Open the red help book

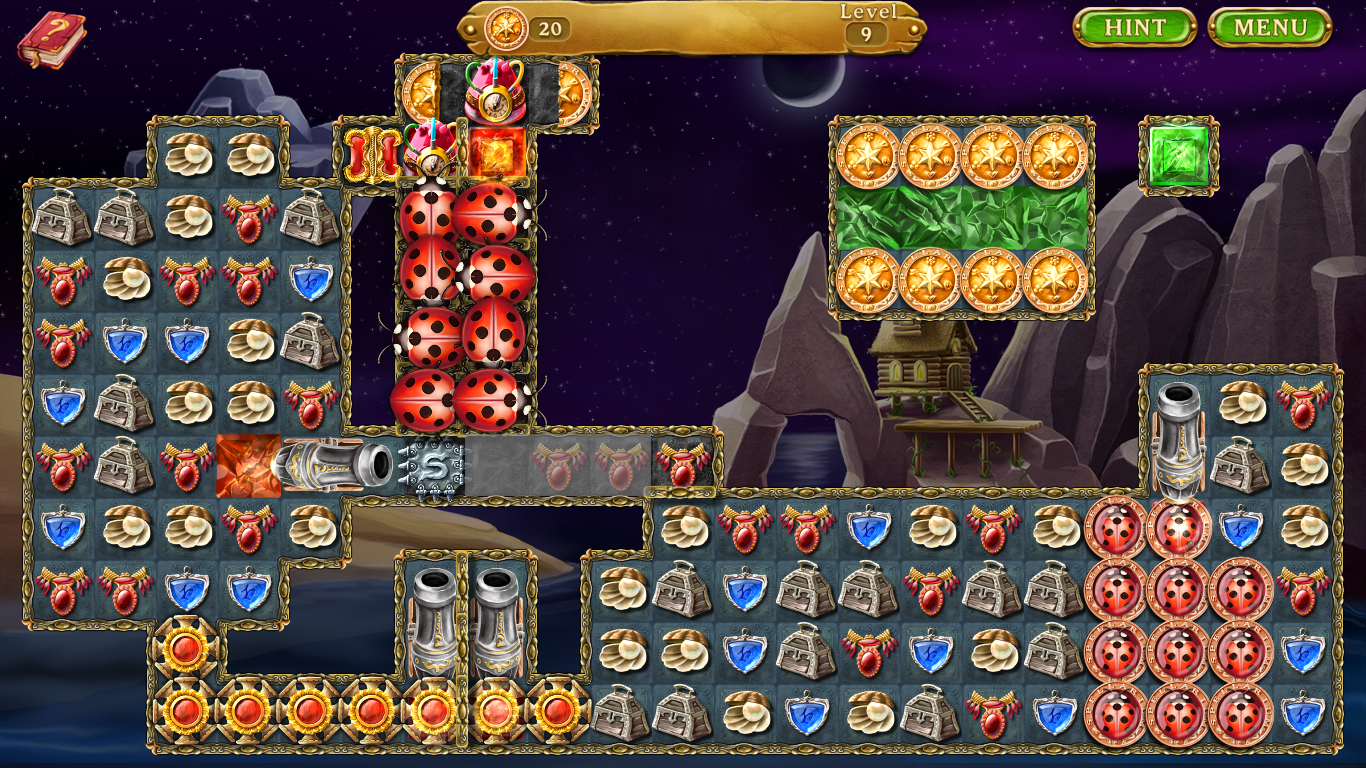tap(50, 40)
